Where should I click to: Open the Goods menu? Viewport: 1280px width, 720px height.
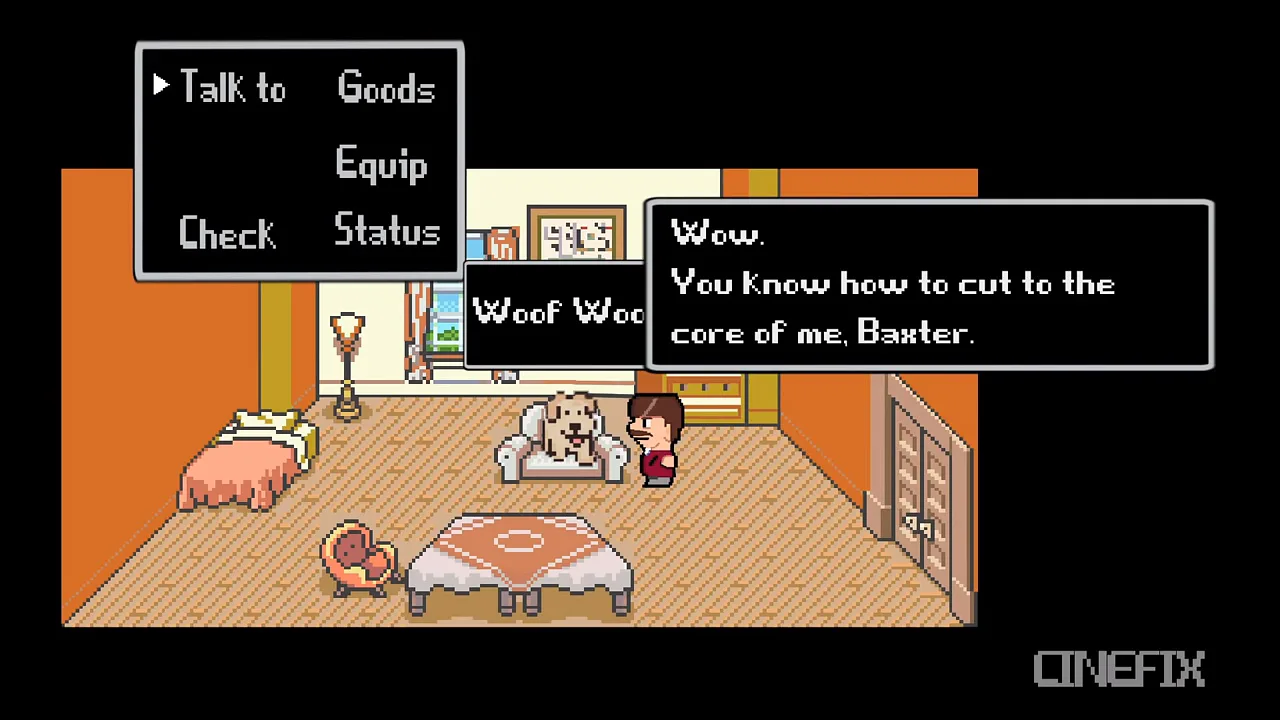(386, 89)
